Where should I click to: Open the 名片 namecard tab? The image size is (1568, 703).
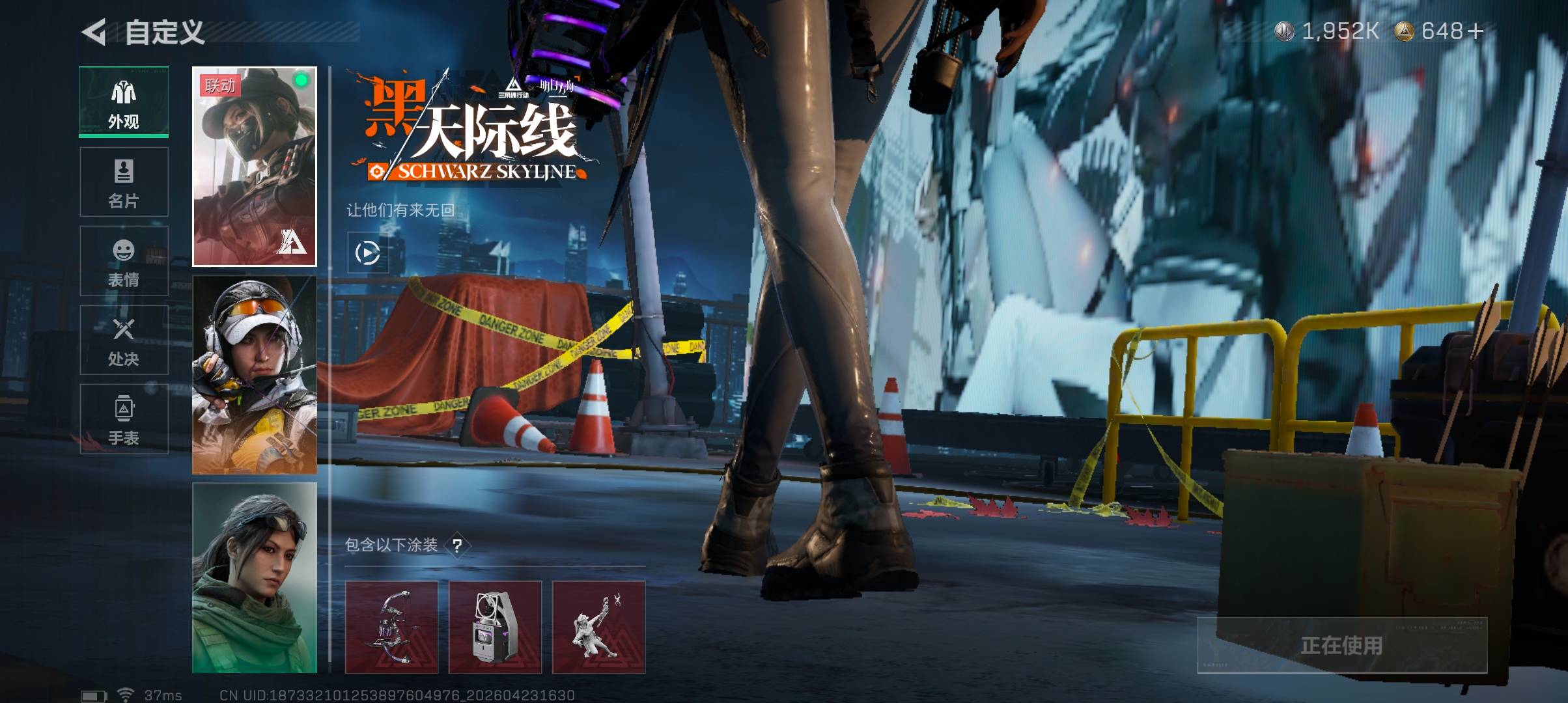pos(124,182)
